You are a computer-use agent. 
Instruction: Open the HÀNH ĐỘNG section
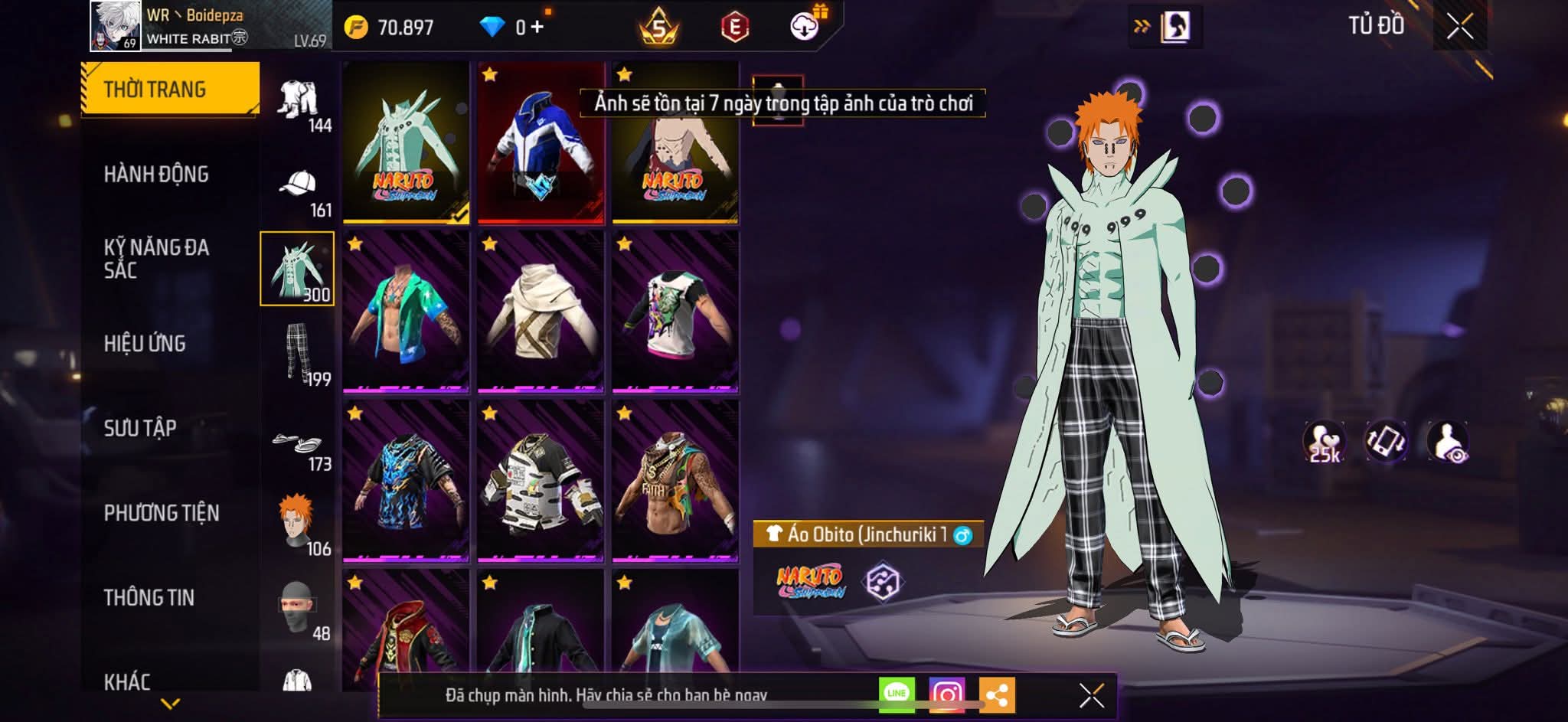156,175
